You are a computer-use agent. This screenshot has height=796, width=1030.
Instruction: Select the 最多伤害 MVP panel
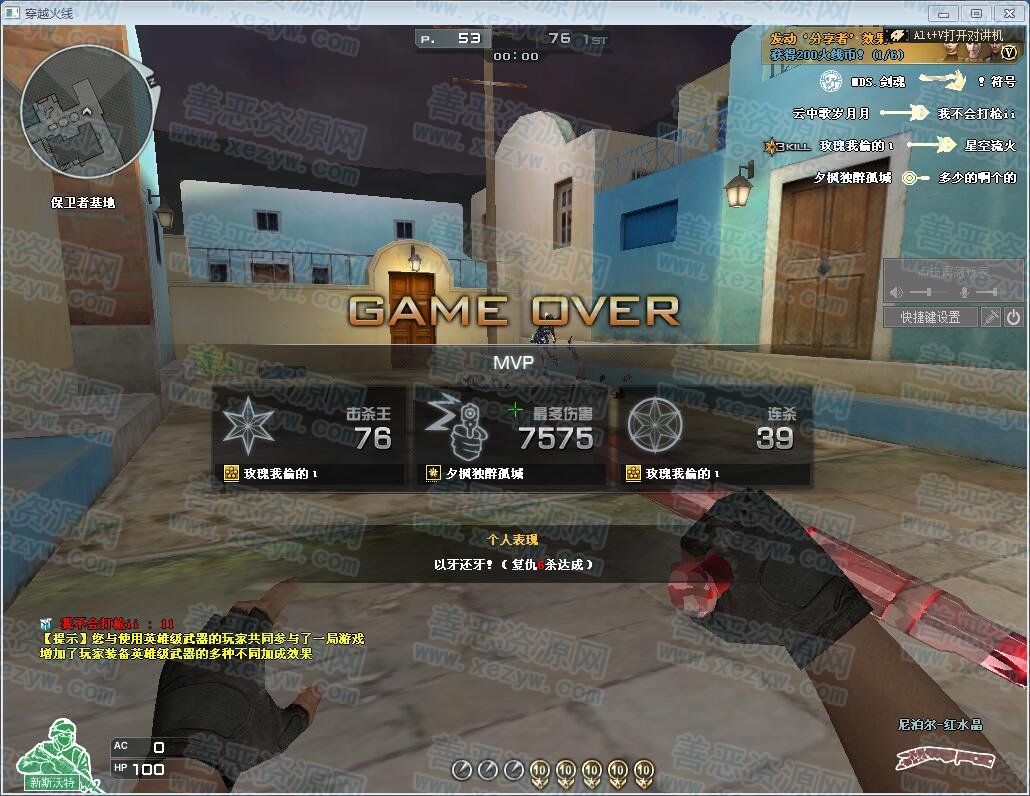[512, 437]
